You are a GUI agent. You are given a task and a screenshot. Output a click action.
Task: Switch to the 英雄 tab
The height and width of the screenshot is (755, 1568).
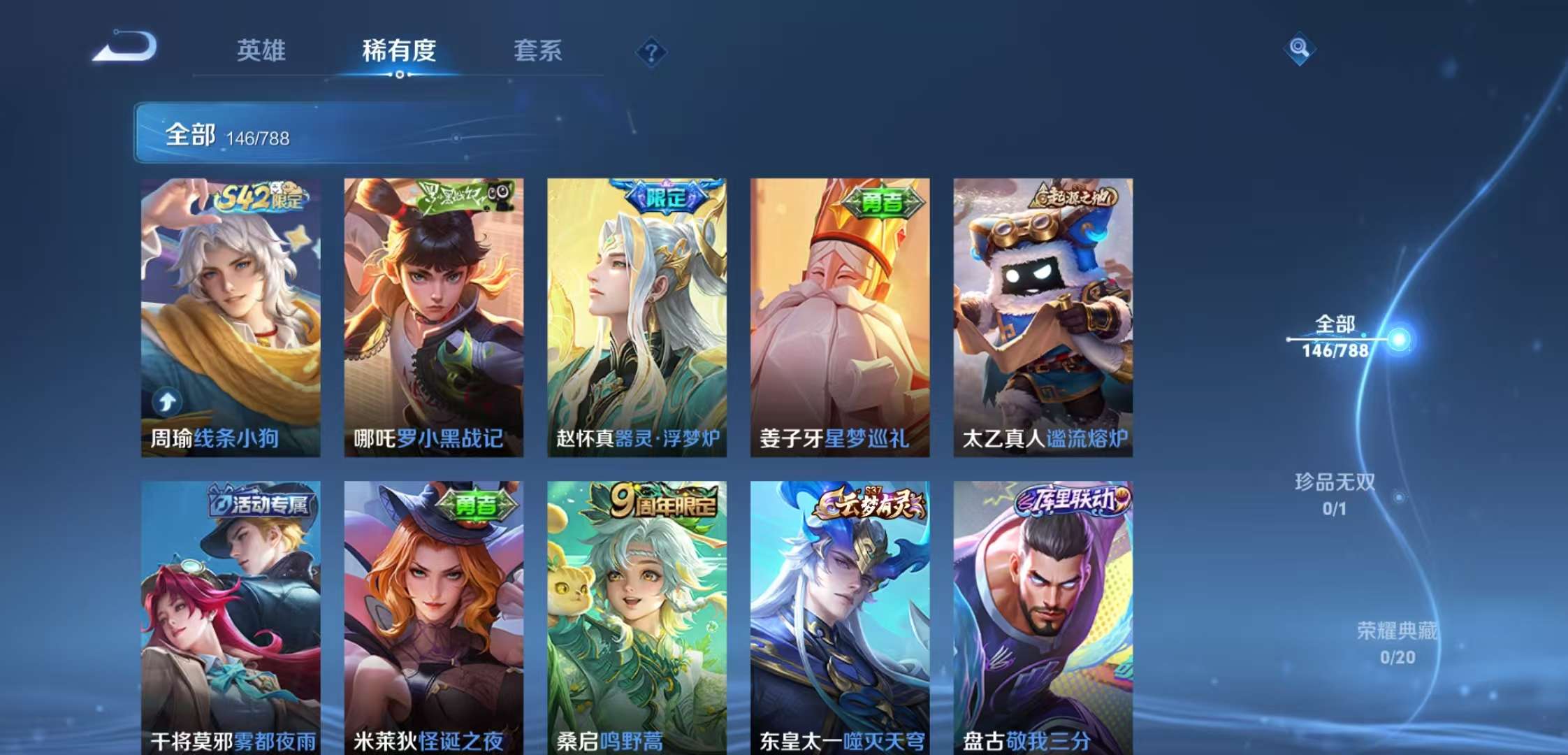261,51
